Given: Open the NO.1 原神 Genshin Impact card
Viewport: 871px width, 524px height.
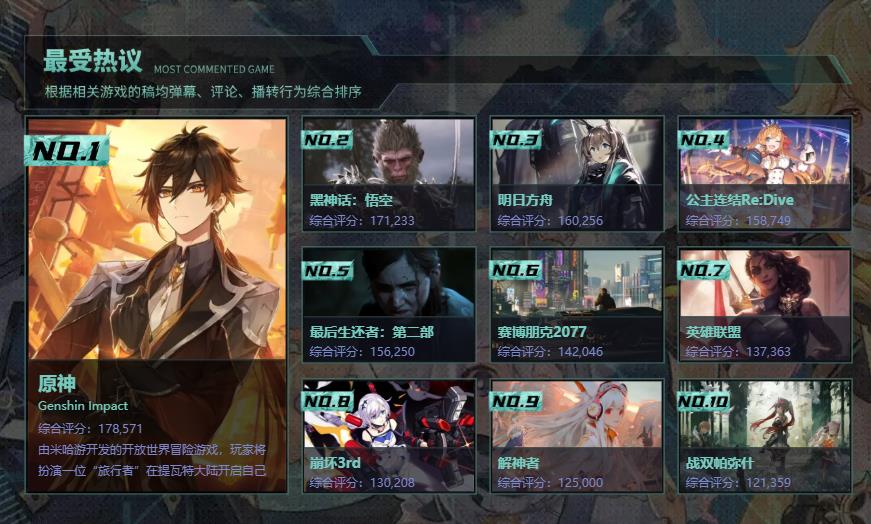Looking at the screenshot, I should (157, 305).
